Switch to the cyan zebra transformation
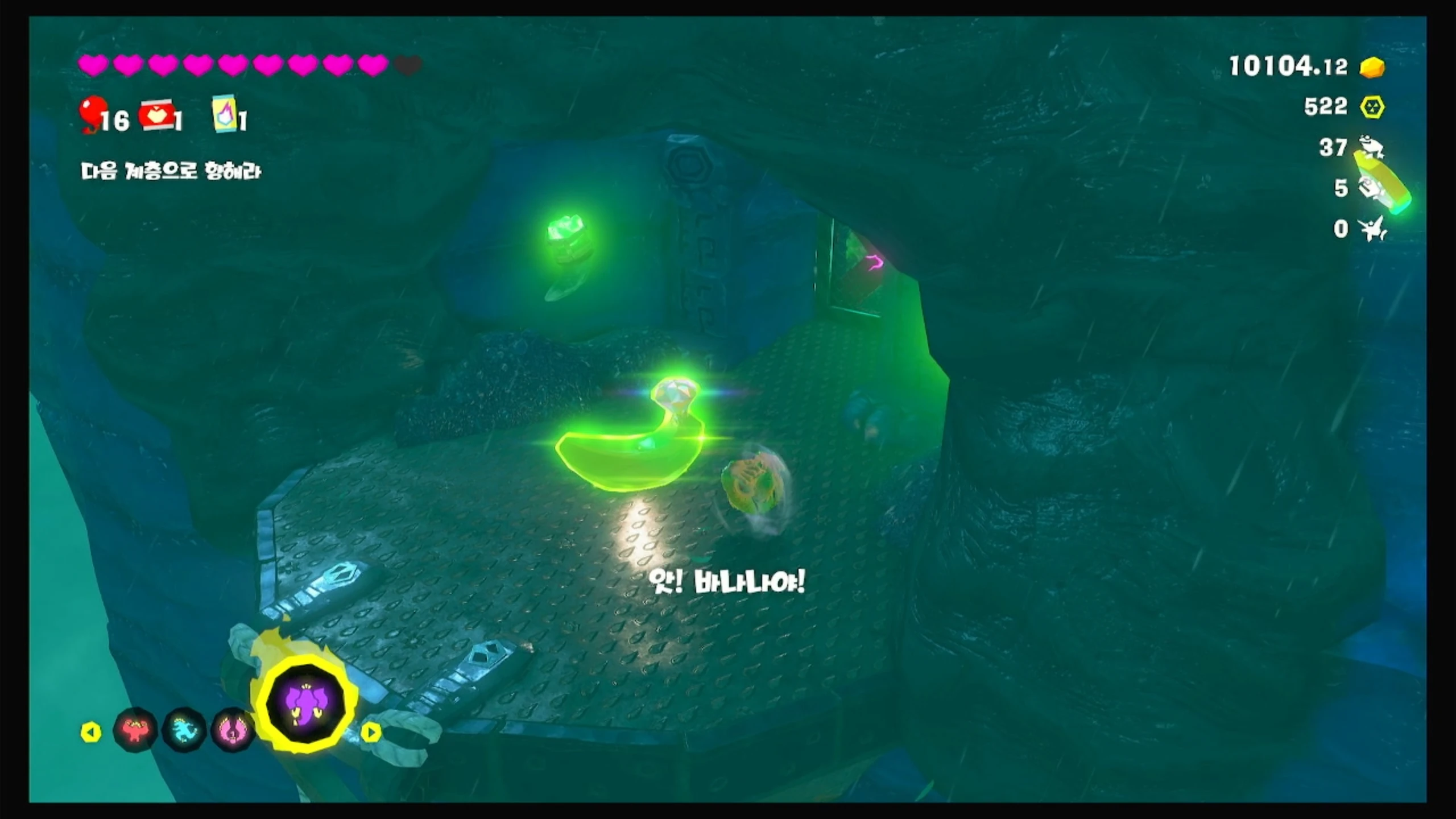Screen dimensions: 1456x819 184,730
